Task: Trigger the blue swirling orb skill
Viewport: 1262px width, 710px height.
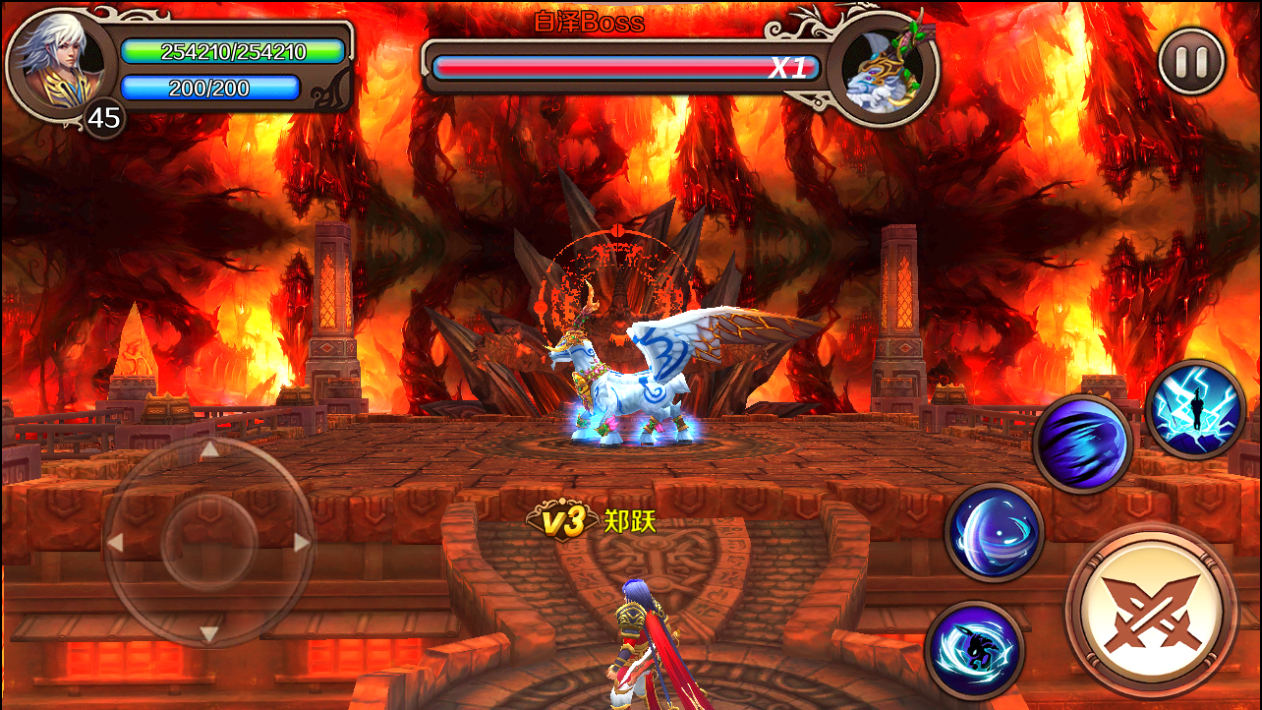Action: pos(994,531)
